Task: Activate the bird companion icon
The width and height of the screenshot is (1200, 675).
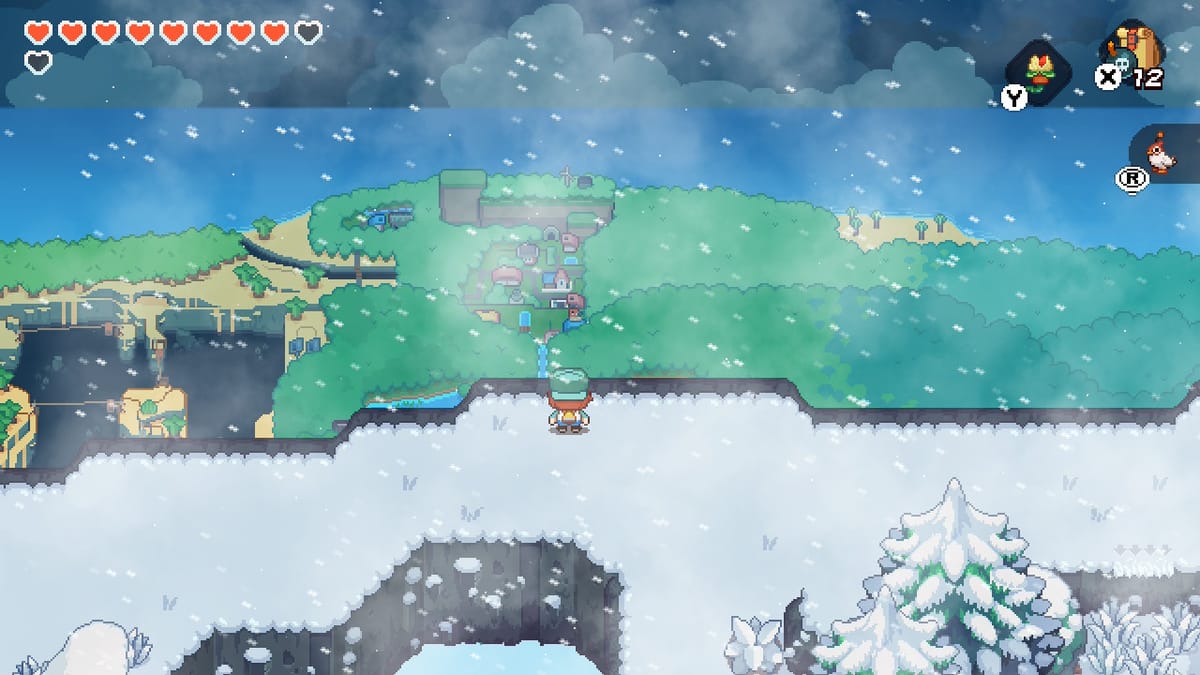Action: pos(1160,154)
